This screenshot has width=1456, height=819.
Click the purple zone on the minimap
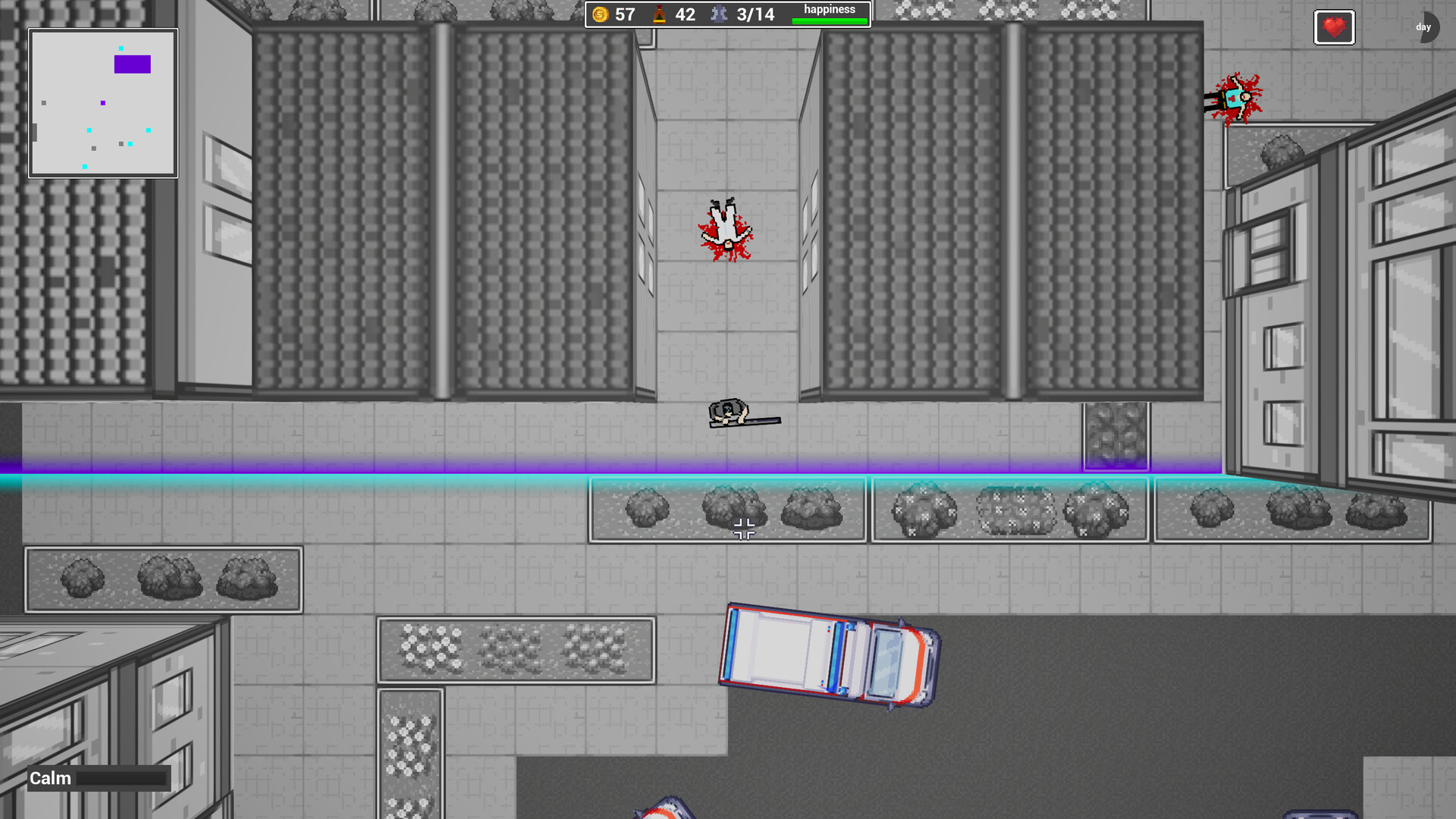(131, 65)
